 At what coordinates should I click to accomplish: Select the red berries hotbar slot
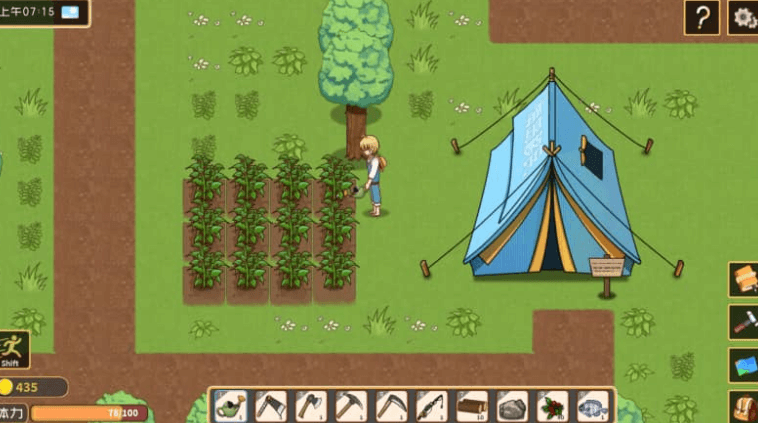tap(552, 406)
